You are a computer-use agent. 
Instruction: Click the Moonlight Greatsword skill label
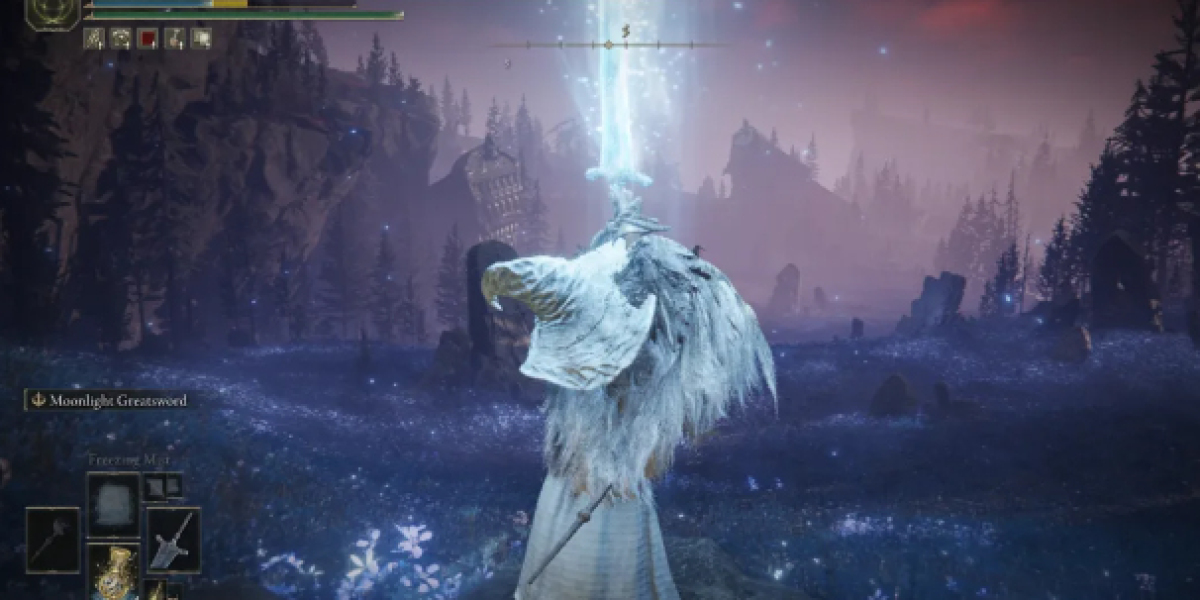107,401
